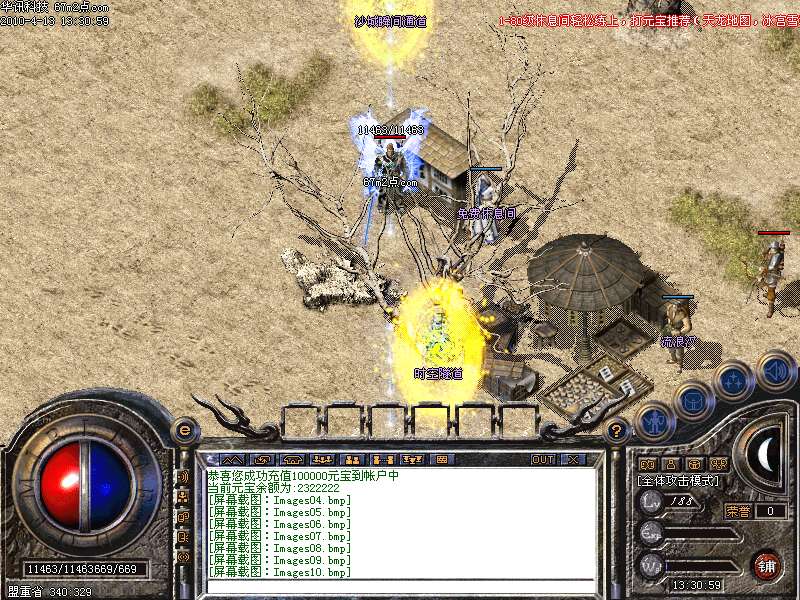Toggle the sound speaker button

coord(775,370)
